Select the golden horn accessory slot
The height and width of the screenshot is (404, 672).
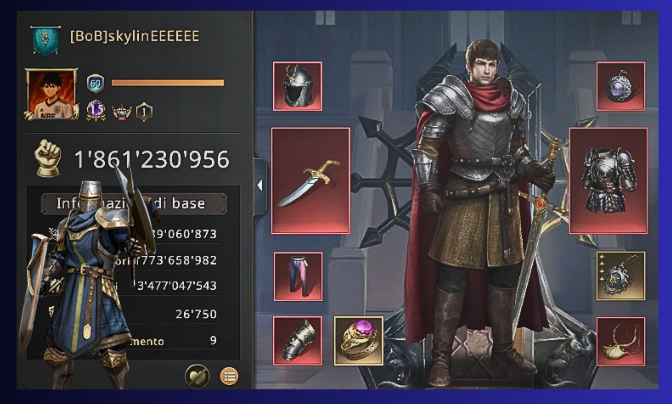tap(620, 341)
